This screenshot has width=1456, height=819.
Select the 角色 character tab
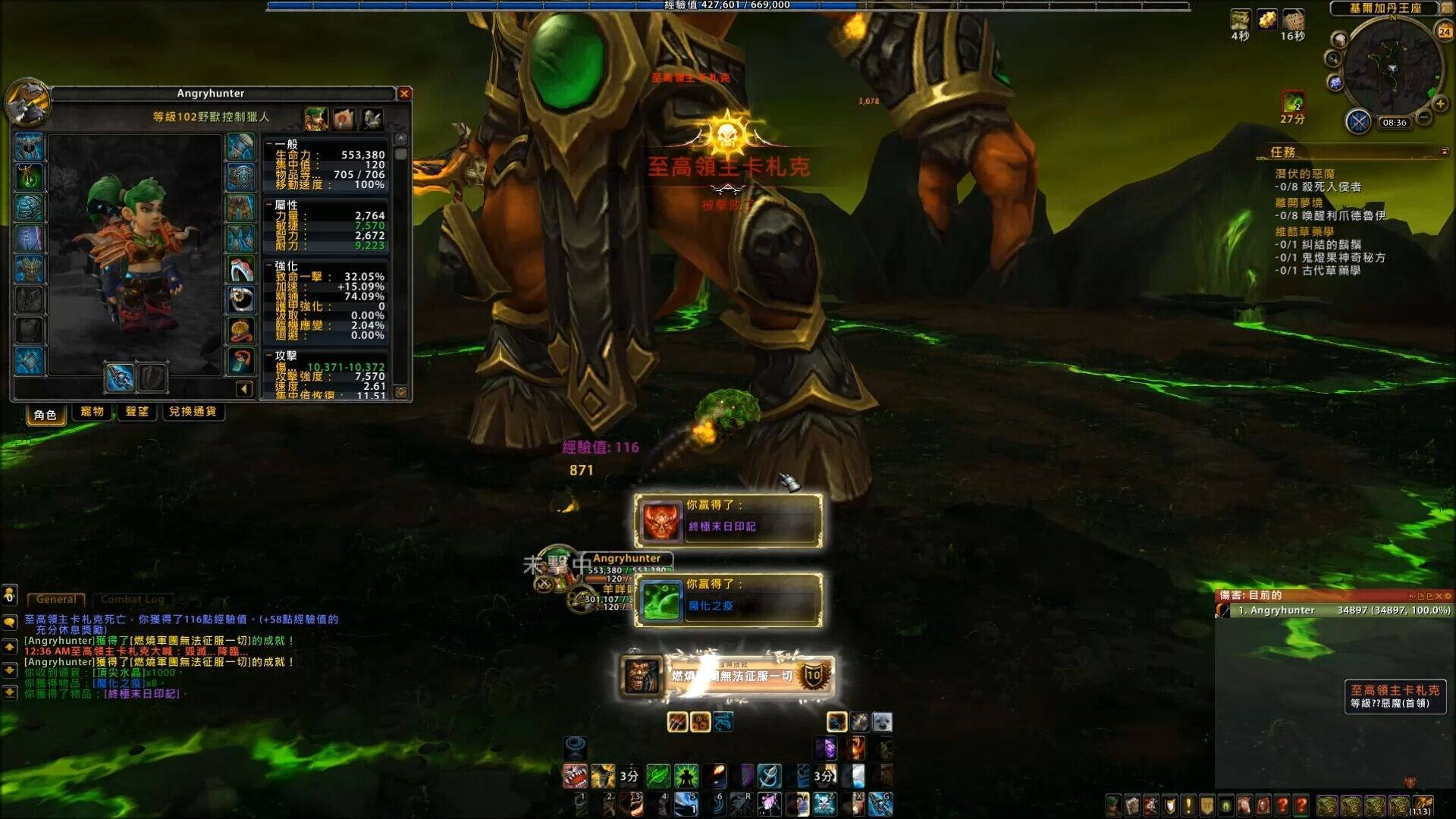pos(45,415)
